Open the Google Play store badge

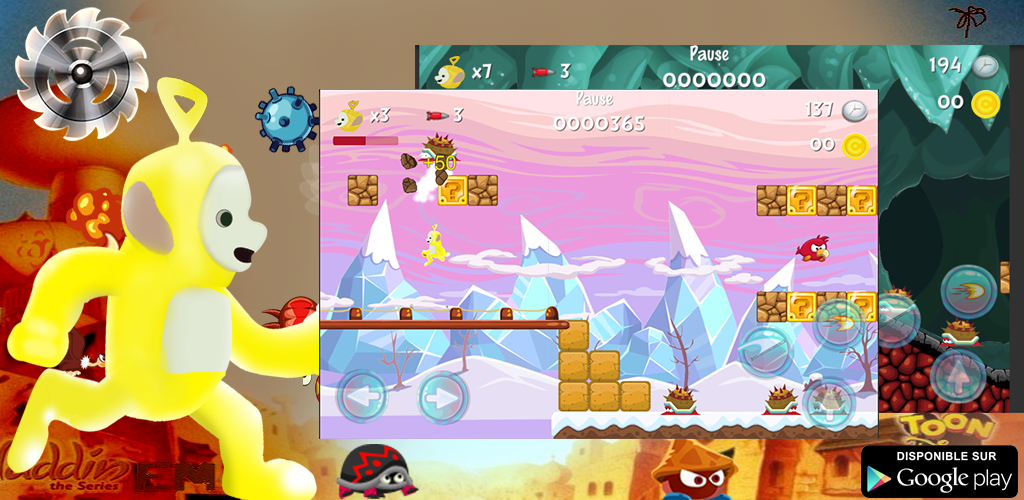coord(938,470)
